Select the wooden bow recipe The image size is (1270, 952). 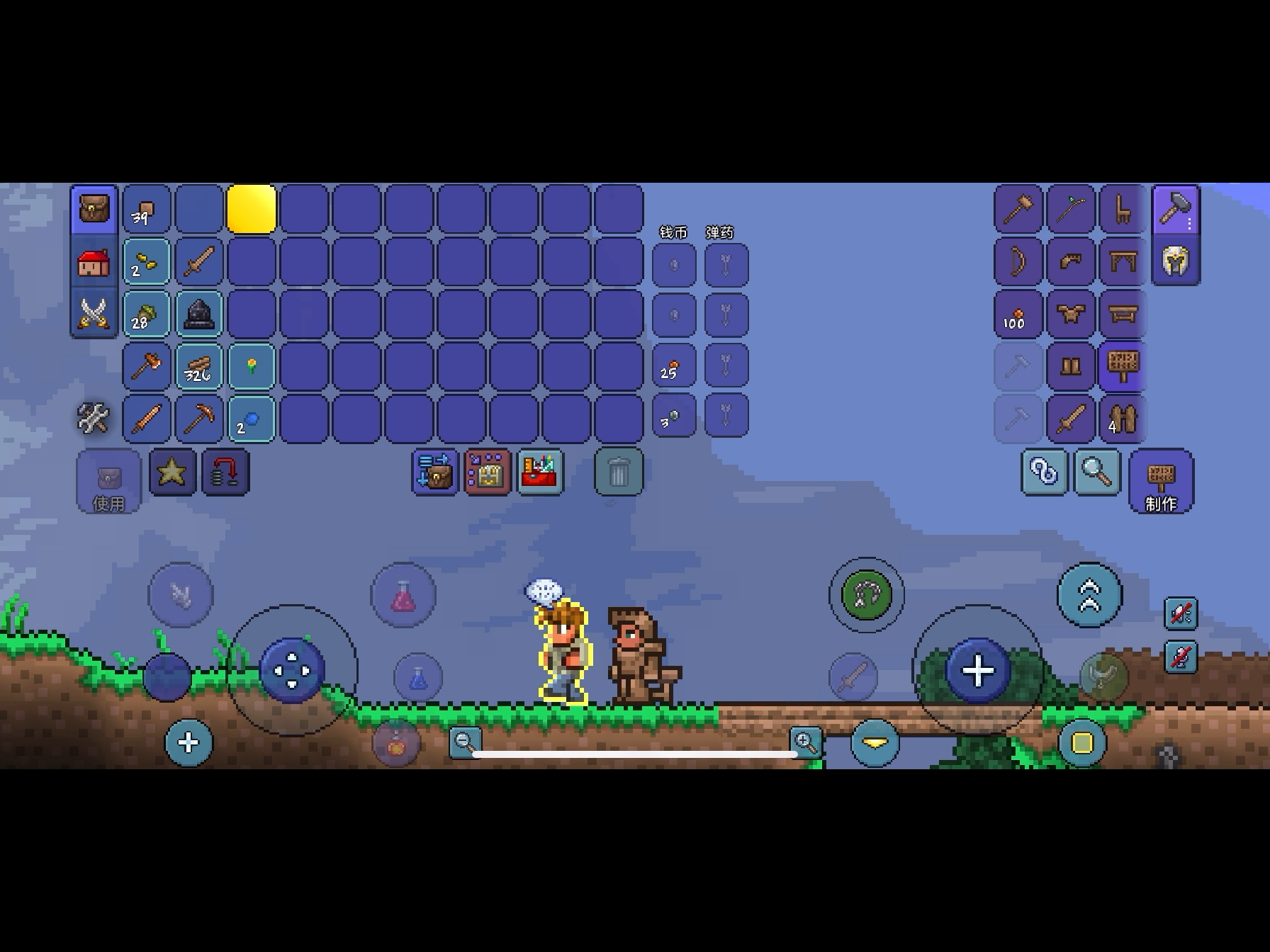pyautogui.click(x=1018, y=262)
